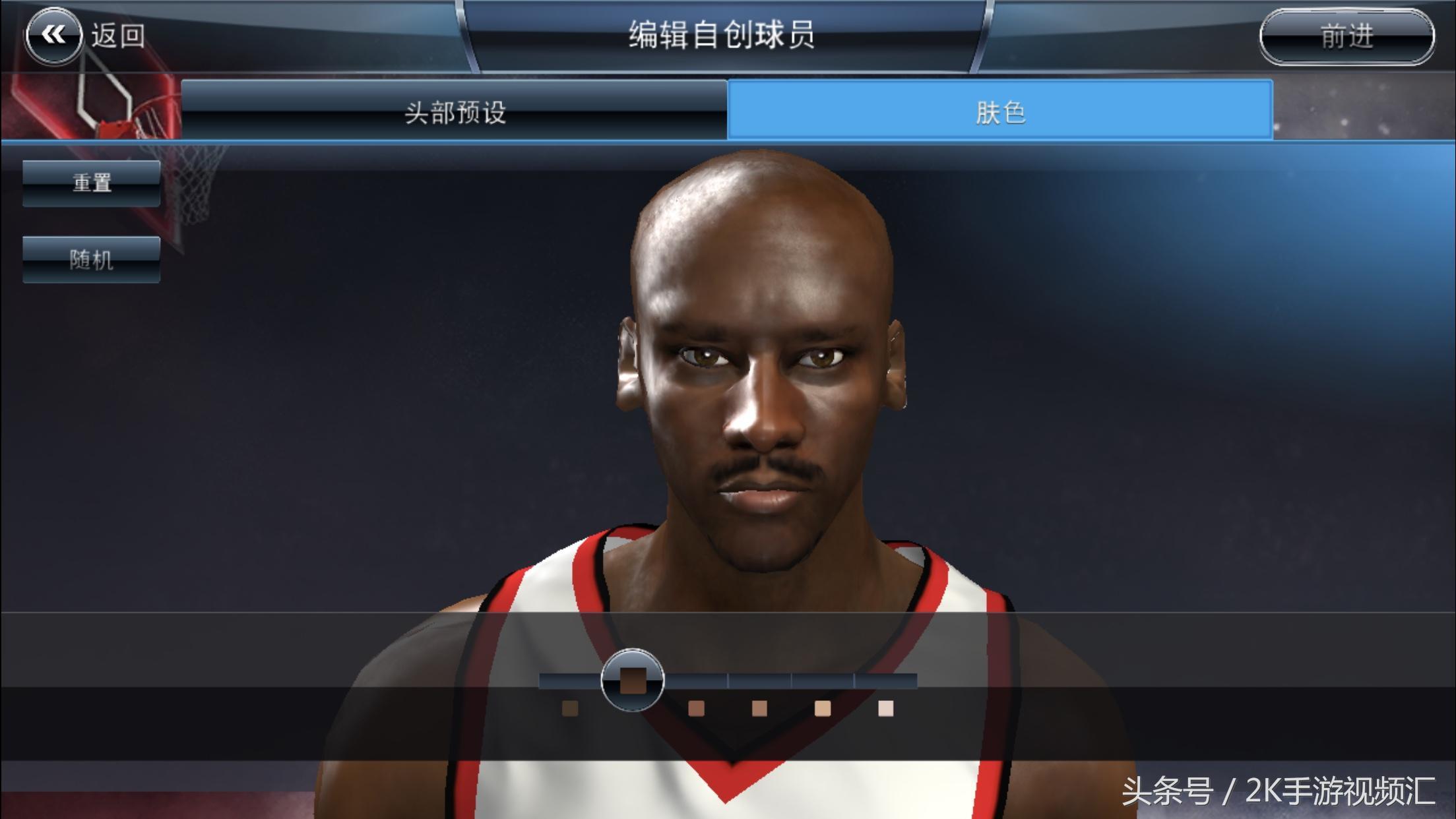The width and height of the screenshot is (1456, 819).
Task: Reset appearance with the 重置 button
Action: point(92,183)
